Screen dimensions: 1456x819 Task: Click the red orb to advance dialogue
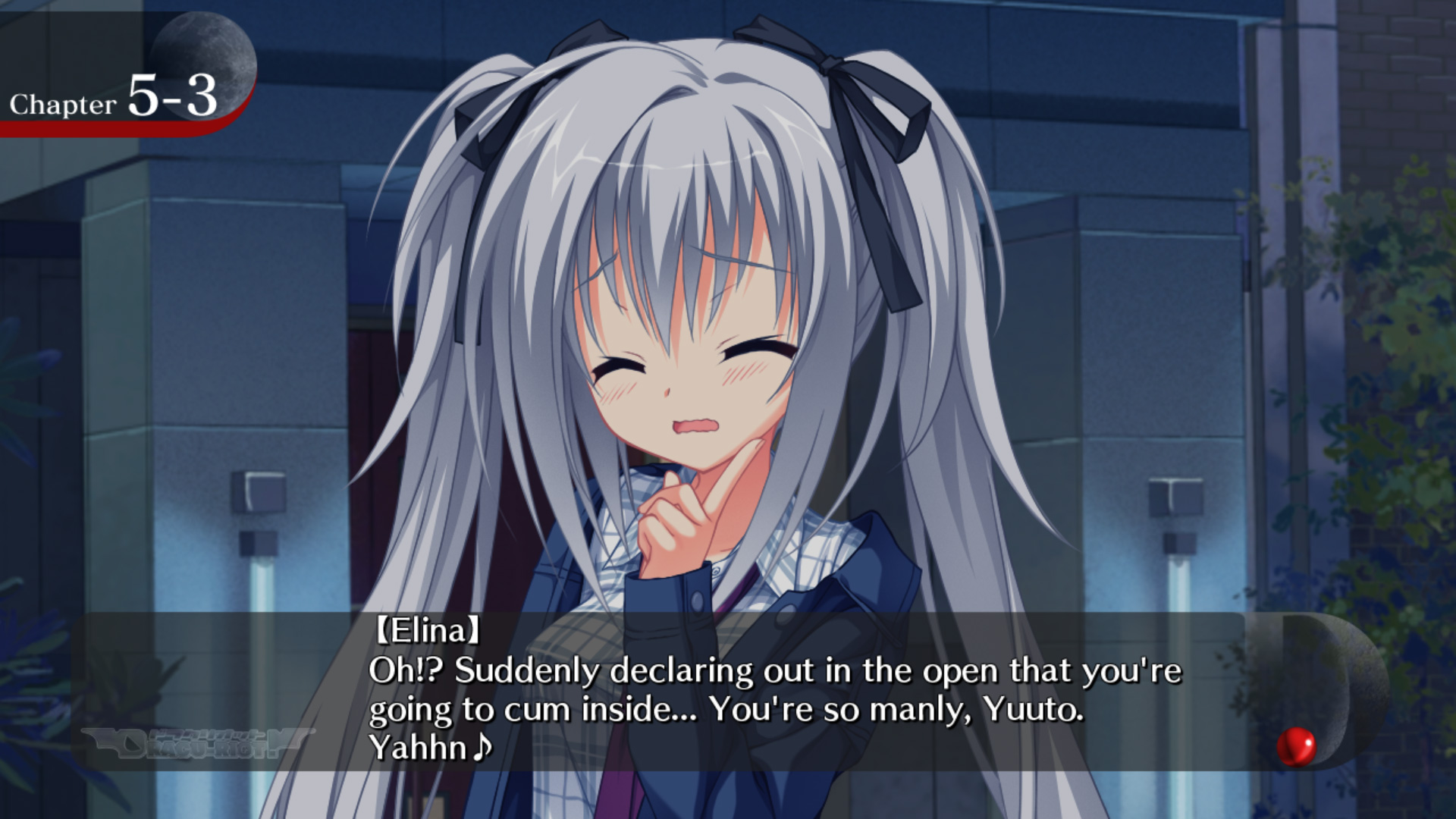click(1296, 745)
